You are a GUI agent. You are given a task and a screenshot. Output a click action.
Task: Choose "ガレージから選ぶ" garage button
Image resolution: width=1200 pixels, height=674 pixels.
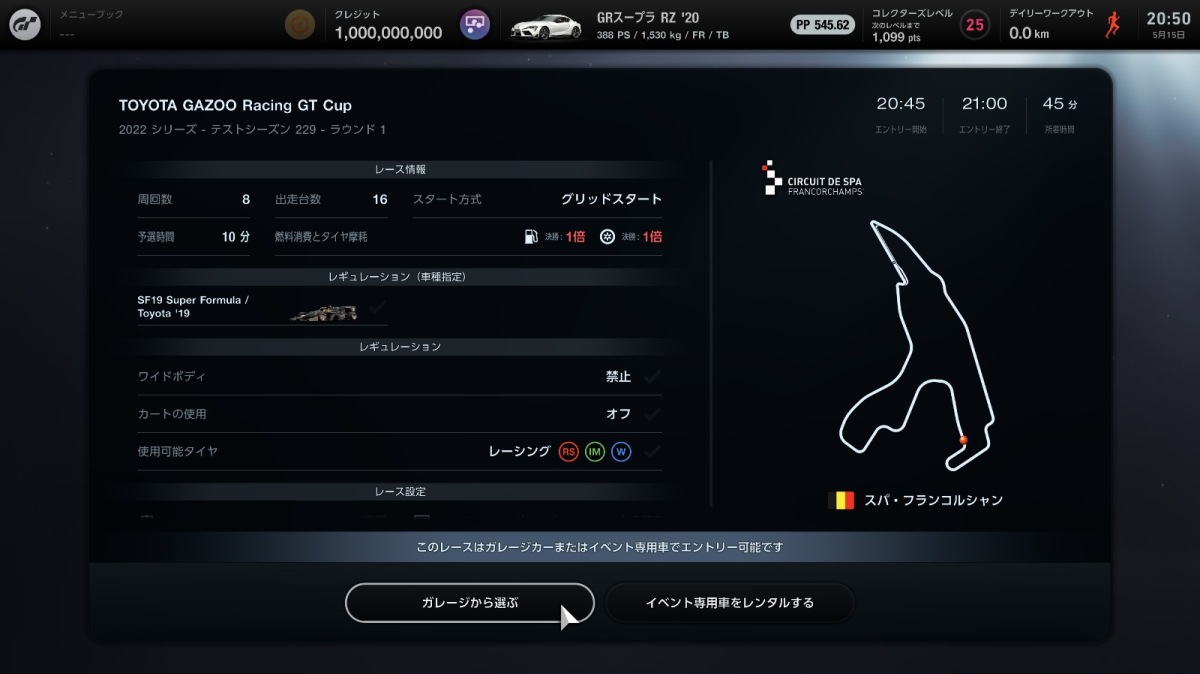click(x=469, y=603)
